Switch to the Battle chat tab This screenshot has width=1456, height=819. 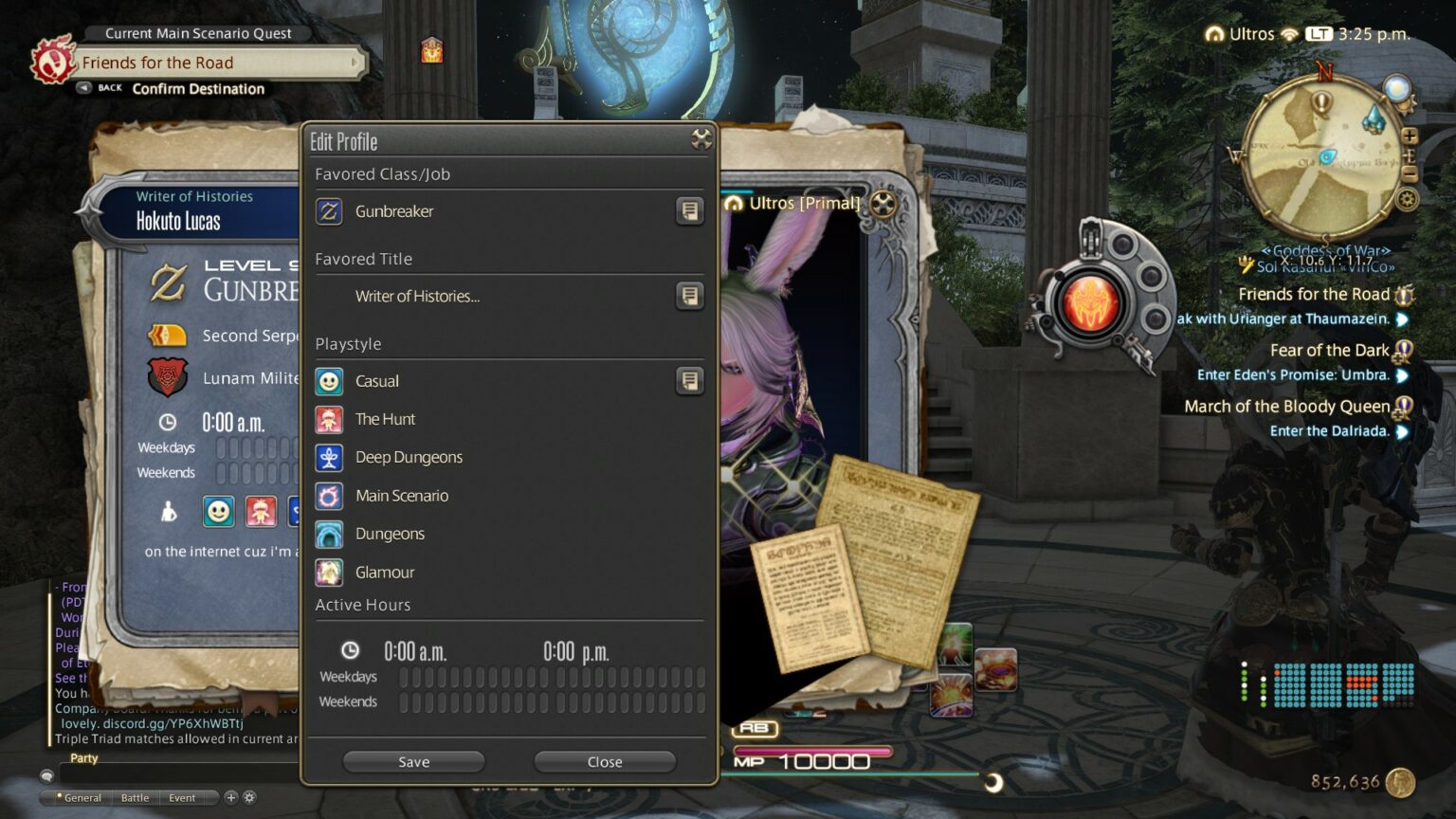pyautogui.click(x=134, y=797)
